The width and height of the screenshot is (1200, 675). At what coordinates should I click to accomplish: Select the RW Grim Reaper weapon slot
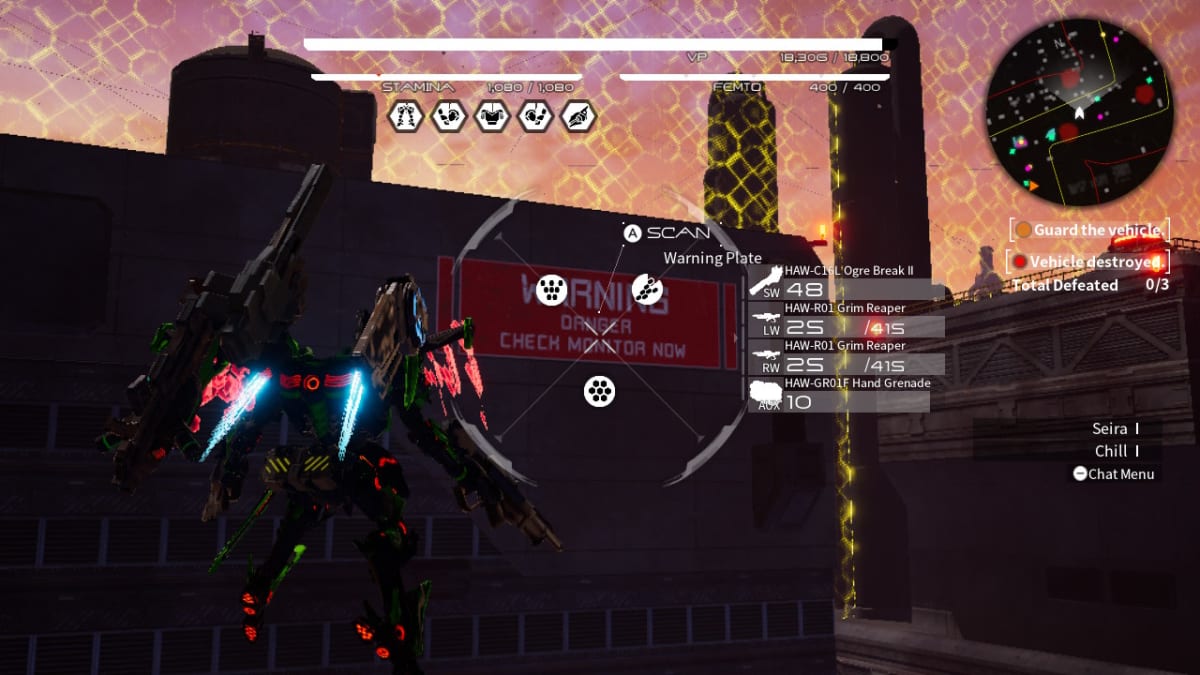(x=845, y=356)
